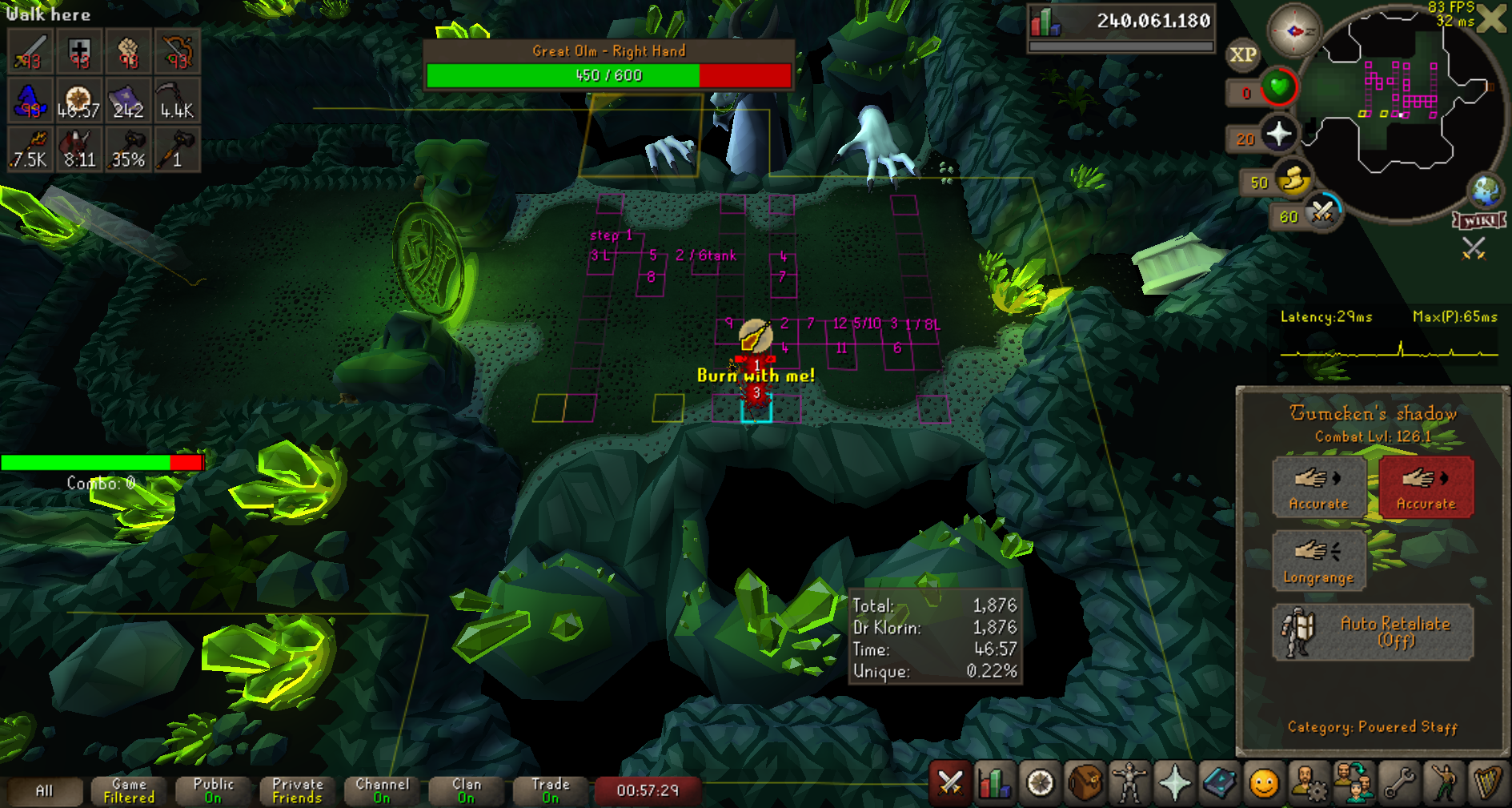The height and width of the screenshot is (808, 1512).
Task: Open the Inventory backpack tab
Action: (1085, 782)
